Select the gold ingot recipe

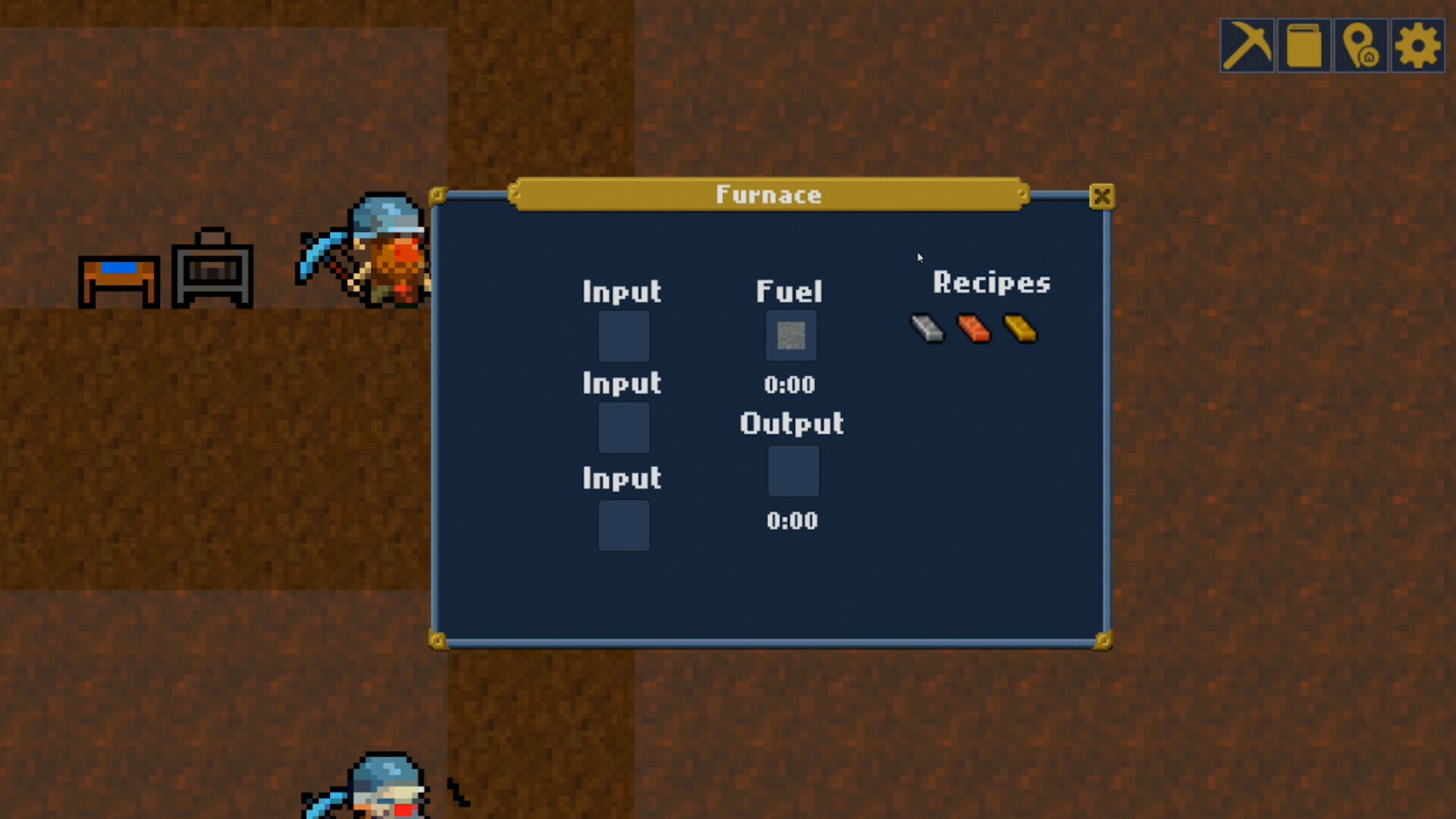point(1019,328)
